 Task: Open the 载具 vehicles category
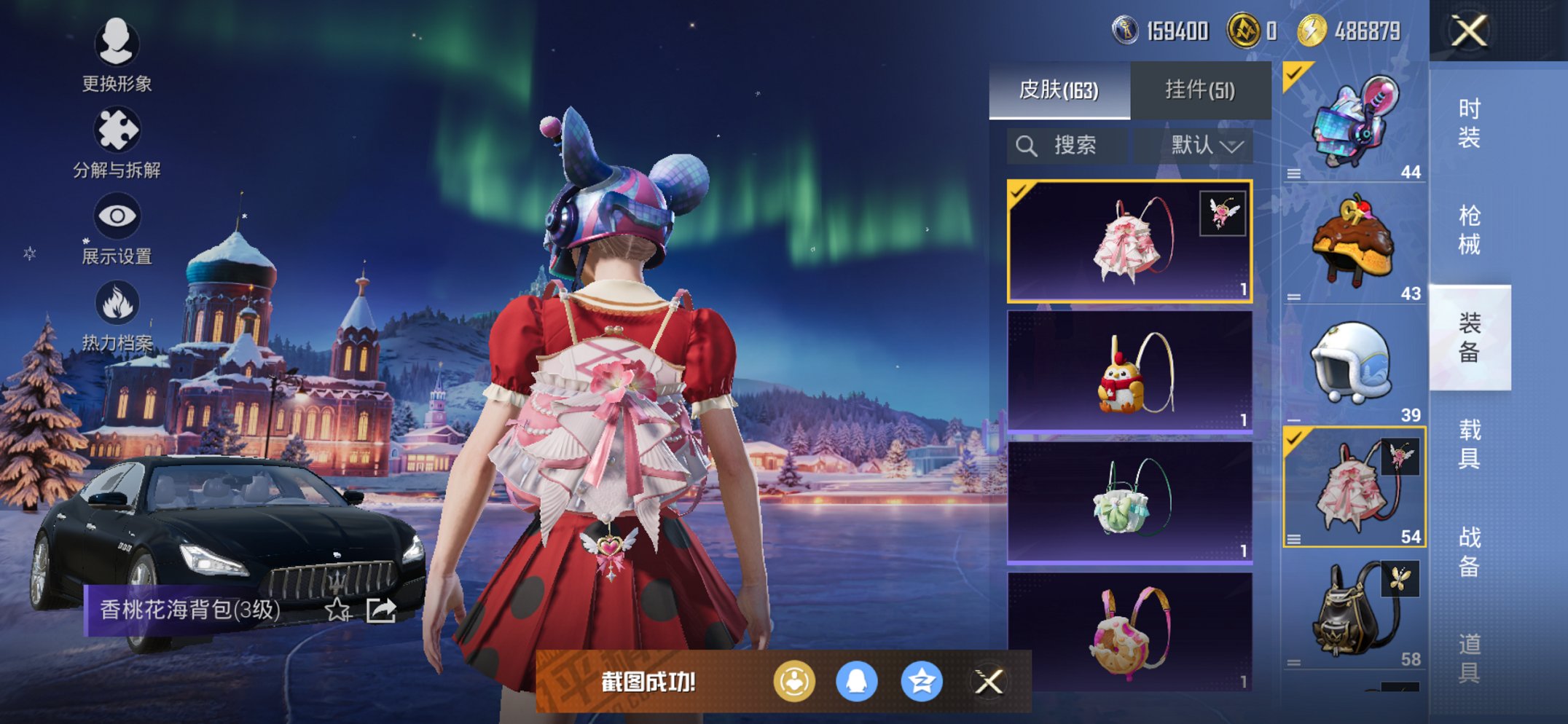tap(1469, 444)
